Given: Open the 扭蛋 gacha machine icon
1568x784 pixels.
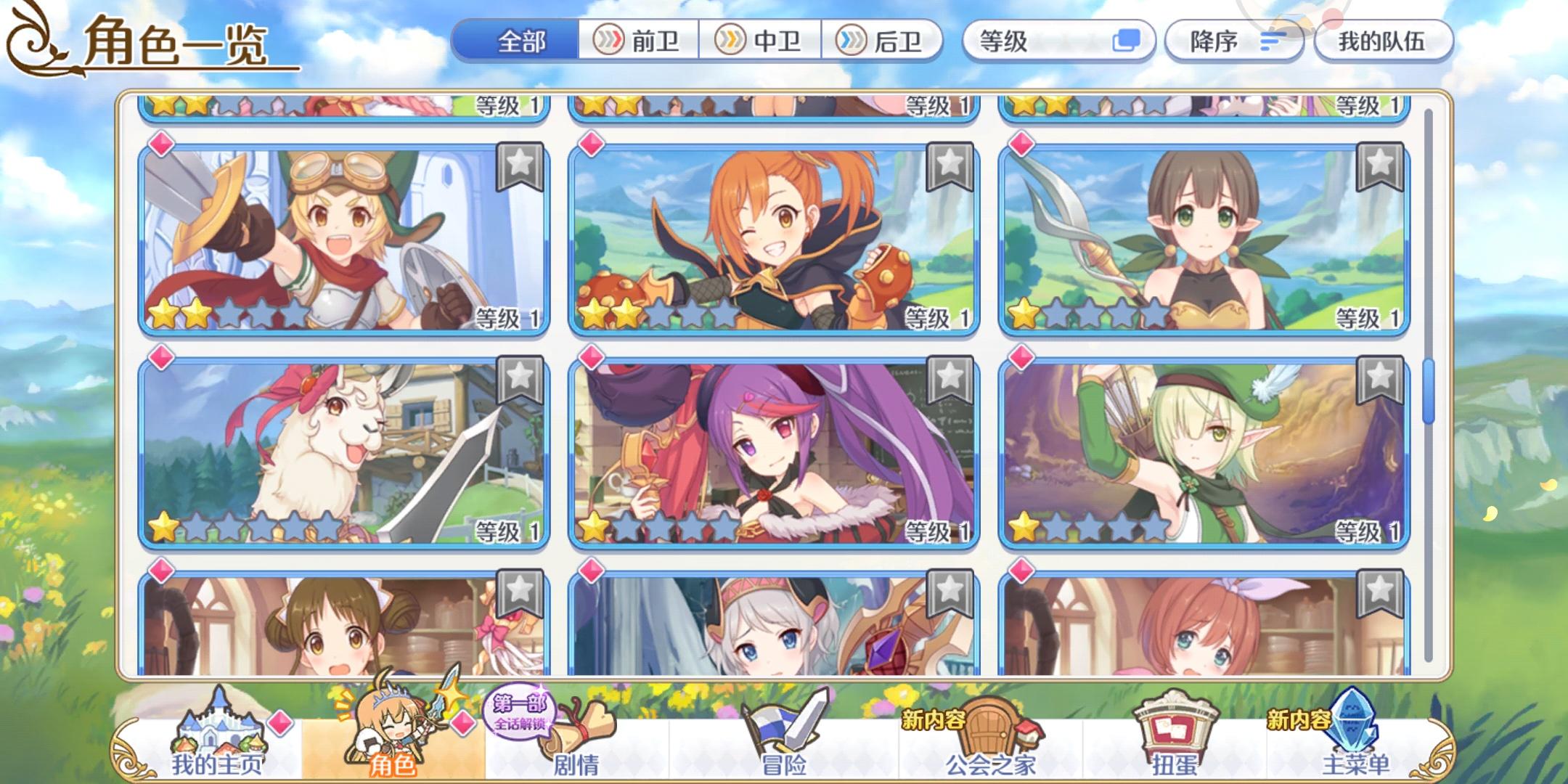Looking at the screenshot, I should [x=1176, y=726].
